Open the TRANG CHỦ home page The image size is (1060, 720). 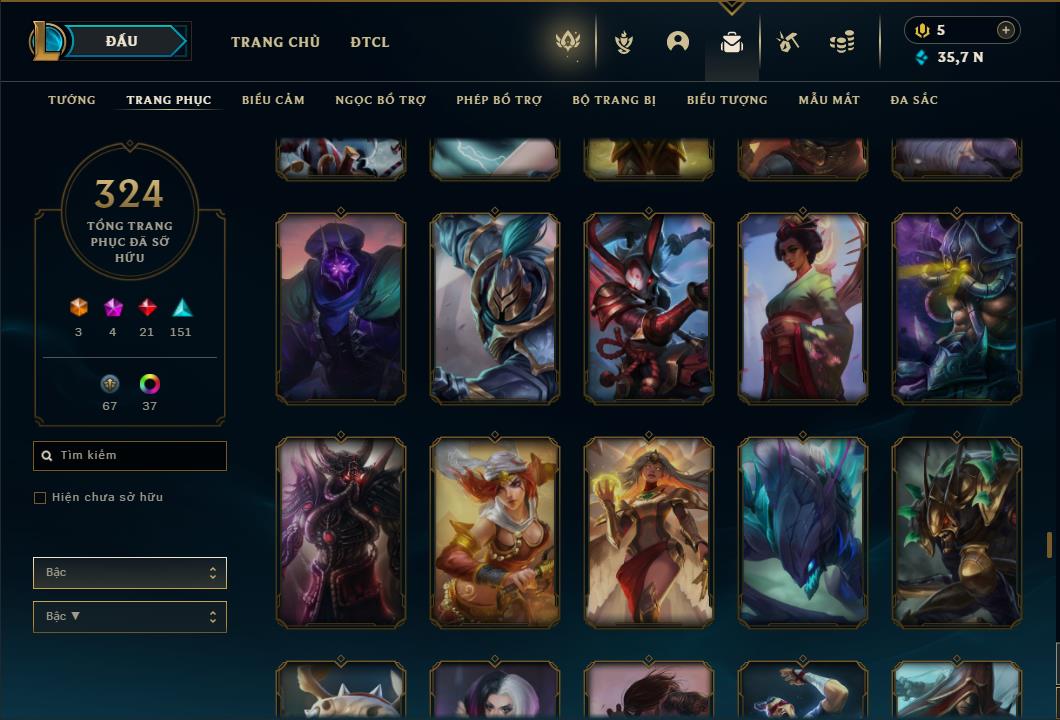(275, 42)
